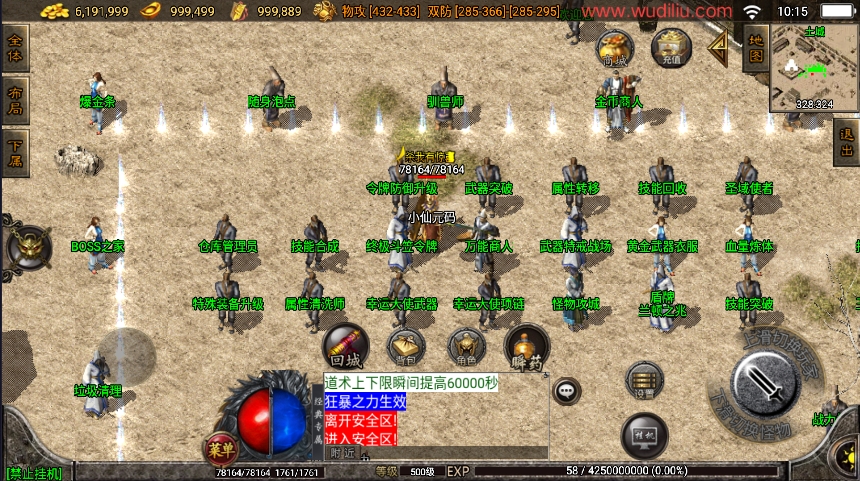Screen dimensions: 860x481
Task: Open the 地图 map button
Action: 755,49
